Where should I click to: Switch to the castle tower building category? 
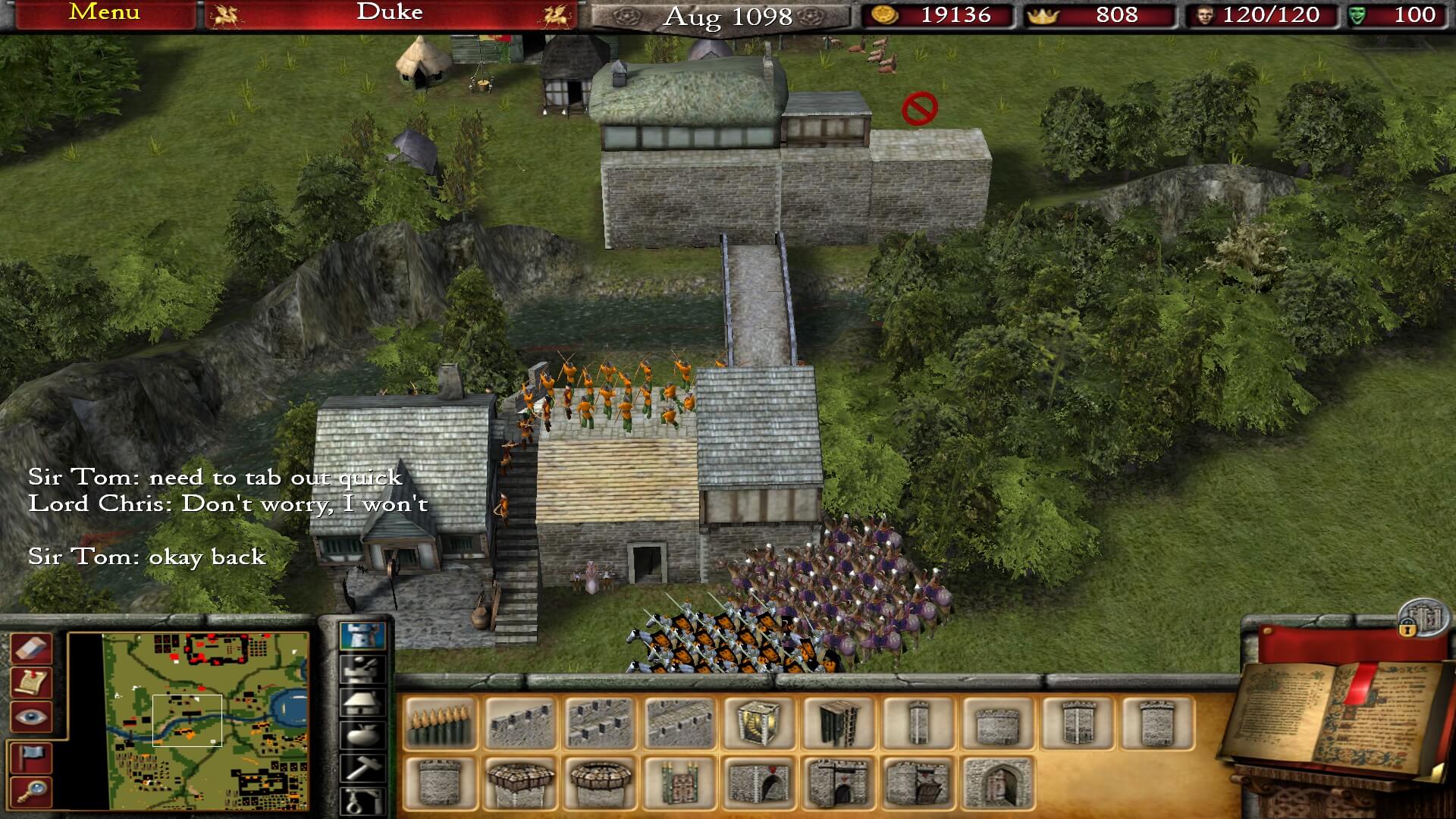362,635
